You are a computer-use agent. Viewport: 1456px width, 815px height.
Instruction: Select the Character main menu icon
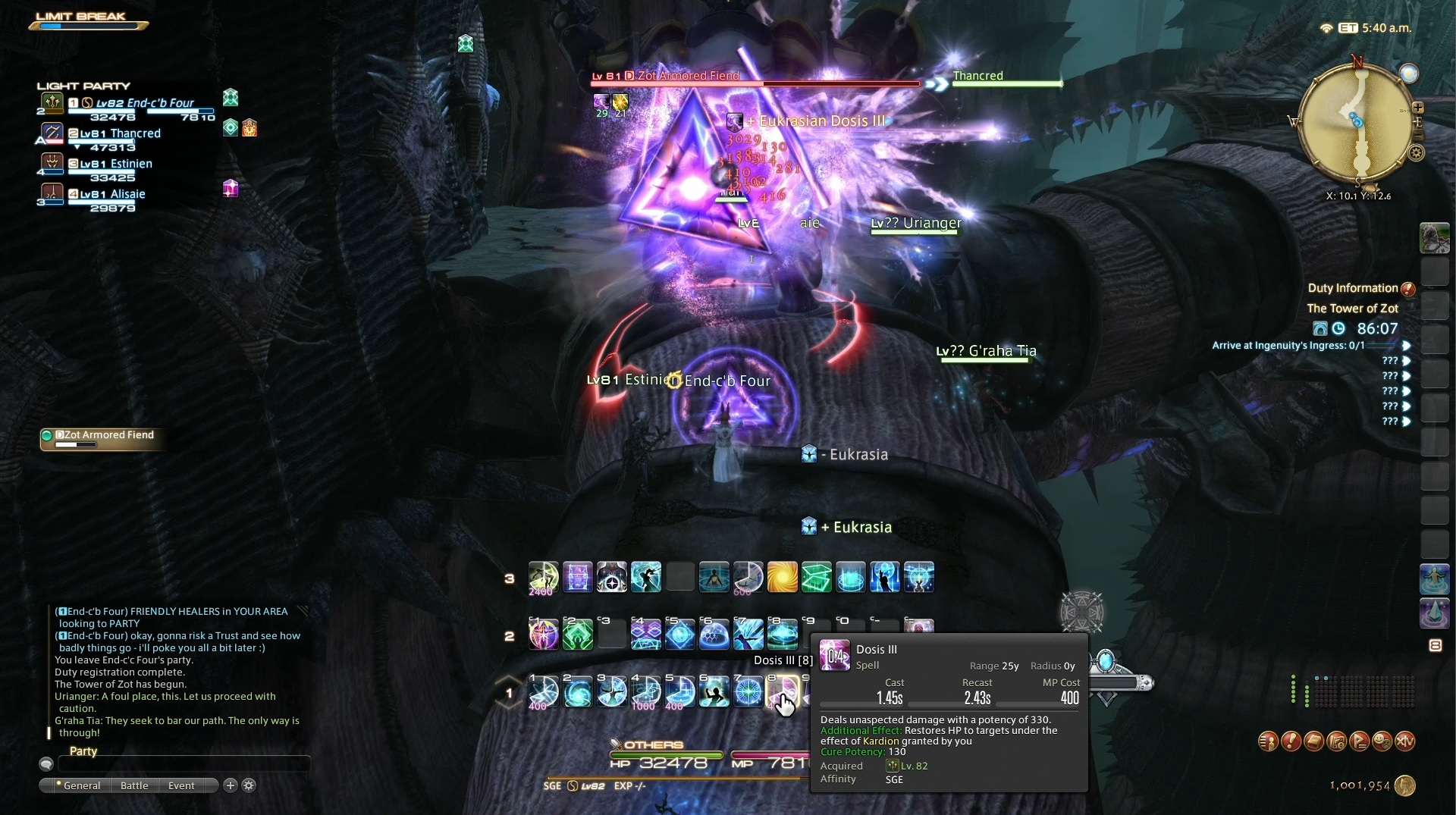click(1269, 741)
